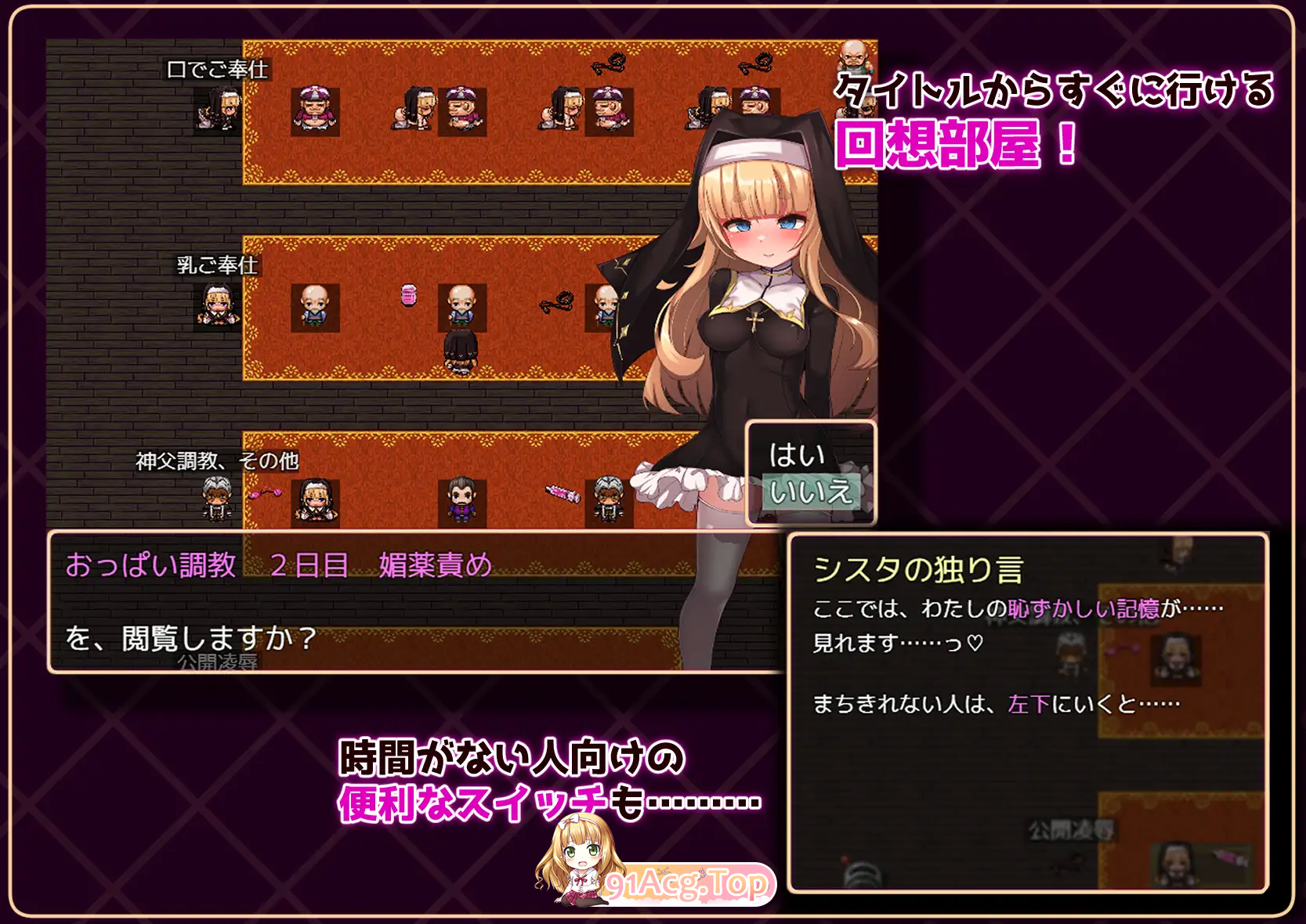Select the purple-robed man sprite in the bottom row
Screen dimensions: 1306x924
click(x=462, y=497)
